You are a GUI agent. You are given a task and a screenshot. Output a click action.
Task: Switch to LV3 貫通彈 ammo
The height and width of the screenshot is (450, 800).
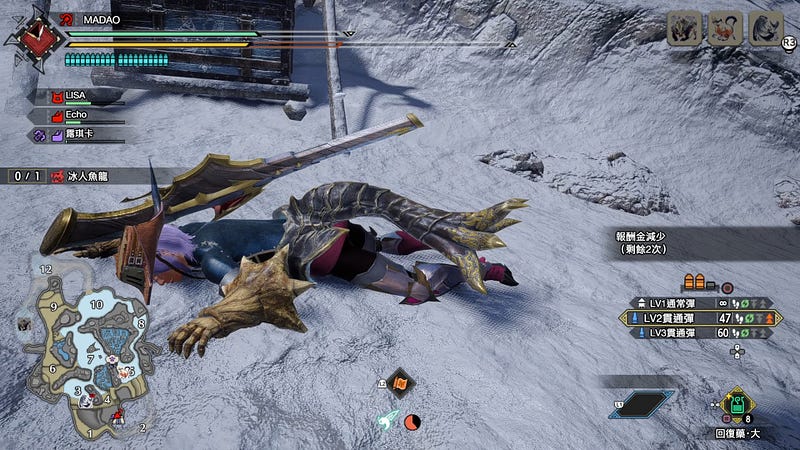coord(701,333)
